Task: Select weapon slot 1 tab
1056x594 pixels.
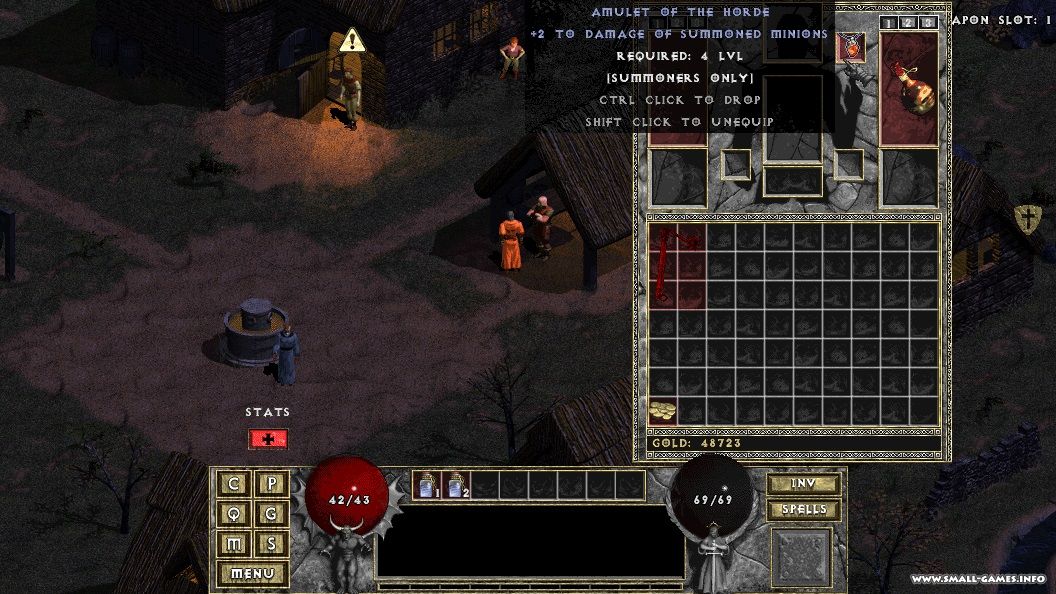Action: tap(889, 23)
